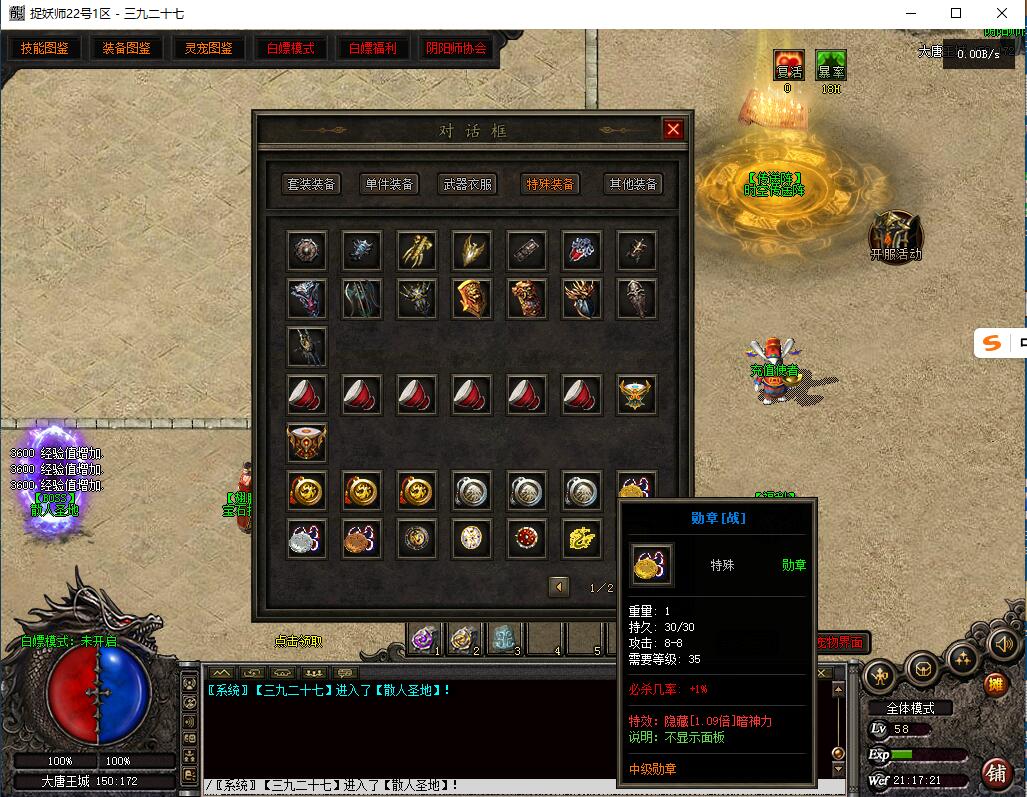This screenshot has width=1027, height=797.
Task: Go to the previous page of items
Action: pos(559,587)
